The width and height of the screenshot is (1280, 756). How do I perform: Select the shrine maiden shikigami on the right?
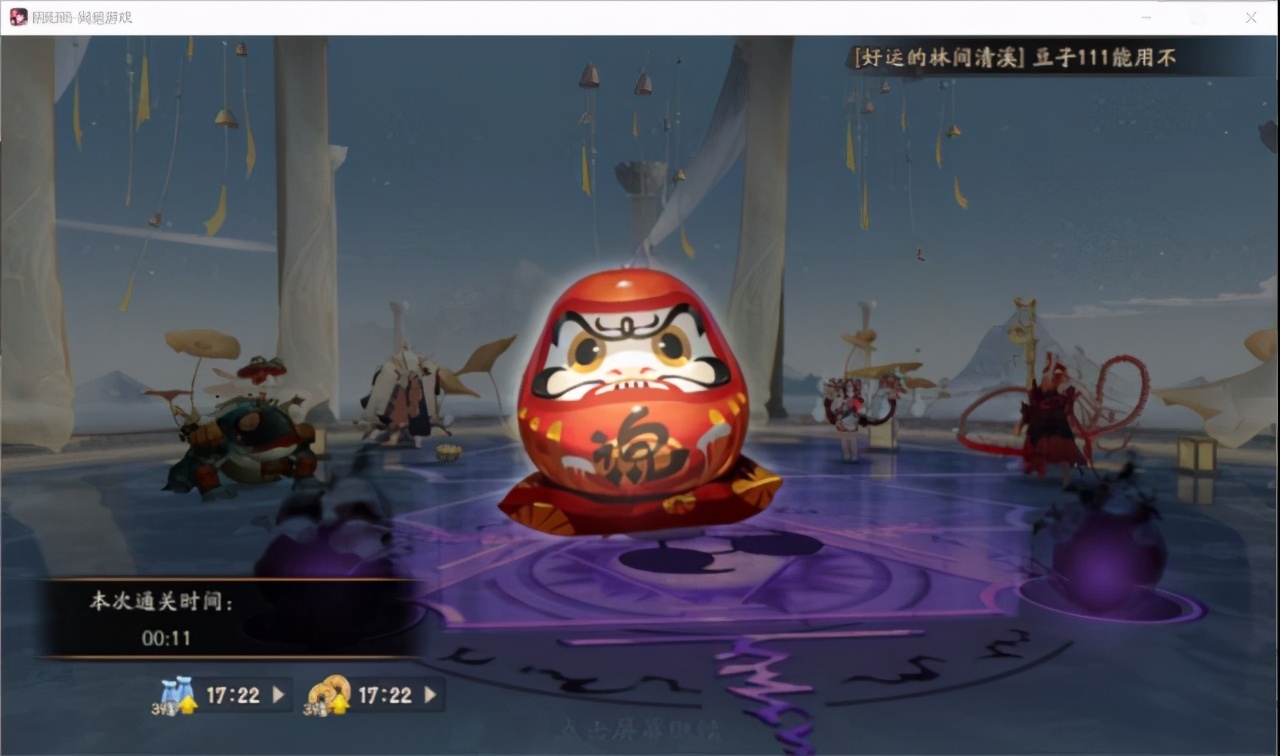click(850, 405)
